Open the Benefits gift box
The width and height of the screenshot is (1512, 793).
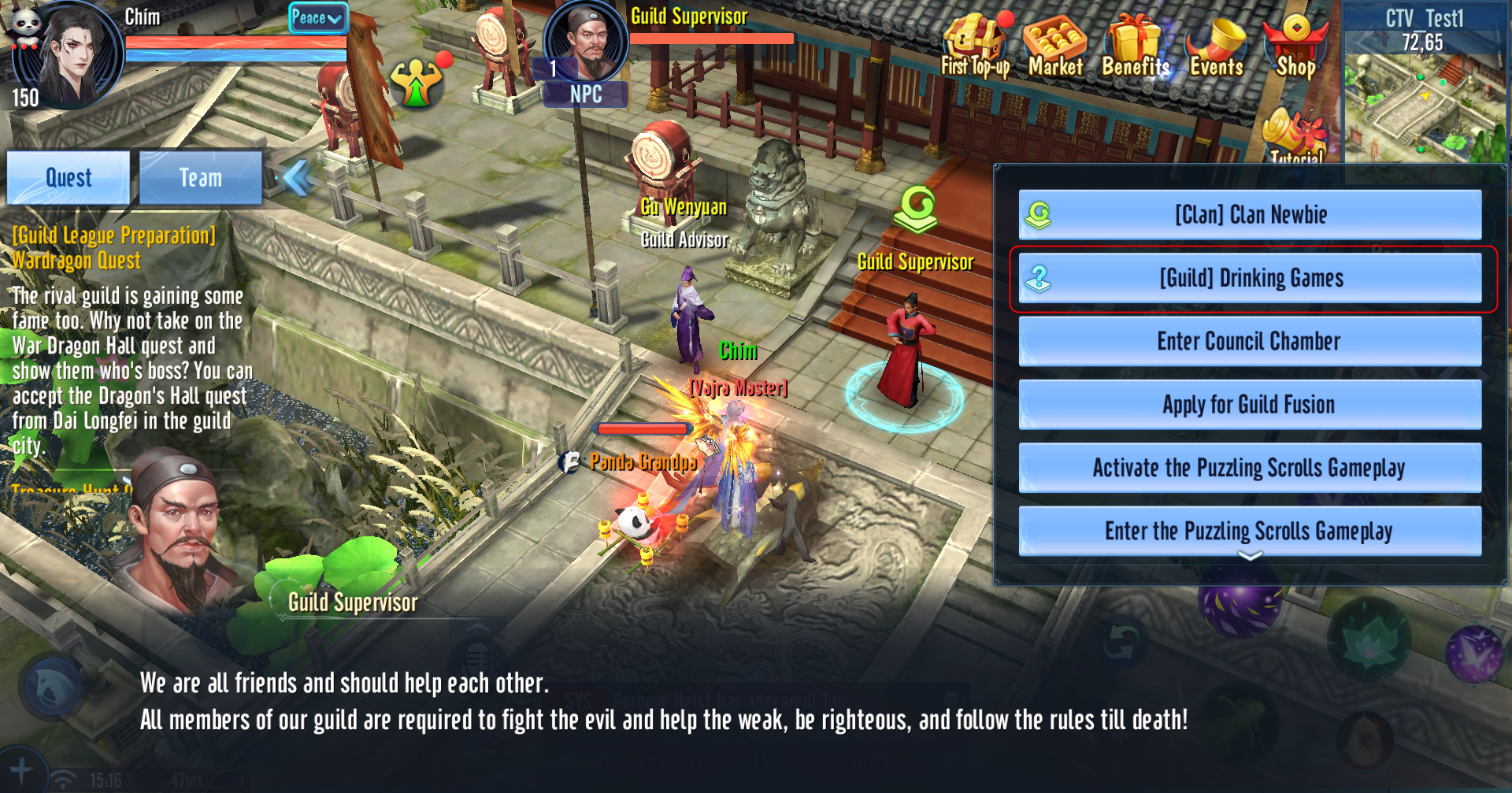click(1136, 47)
